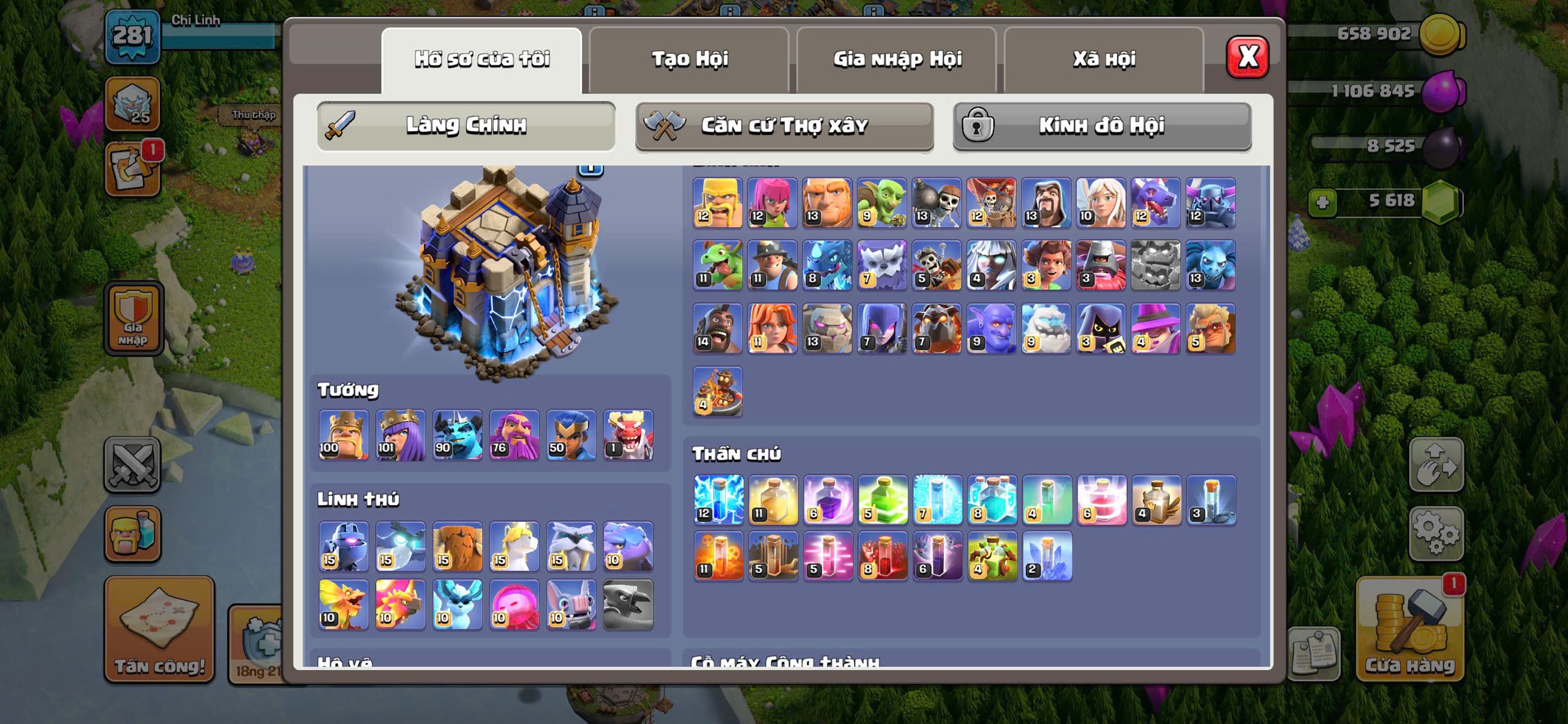Select the Barbarian King hero icon

(344, 435)
